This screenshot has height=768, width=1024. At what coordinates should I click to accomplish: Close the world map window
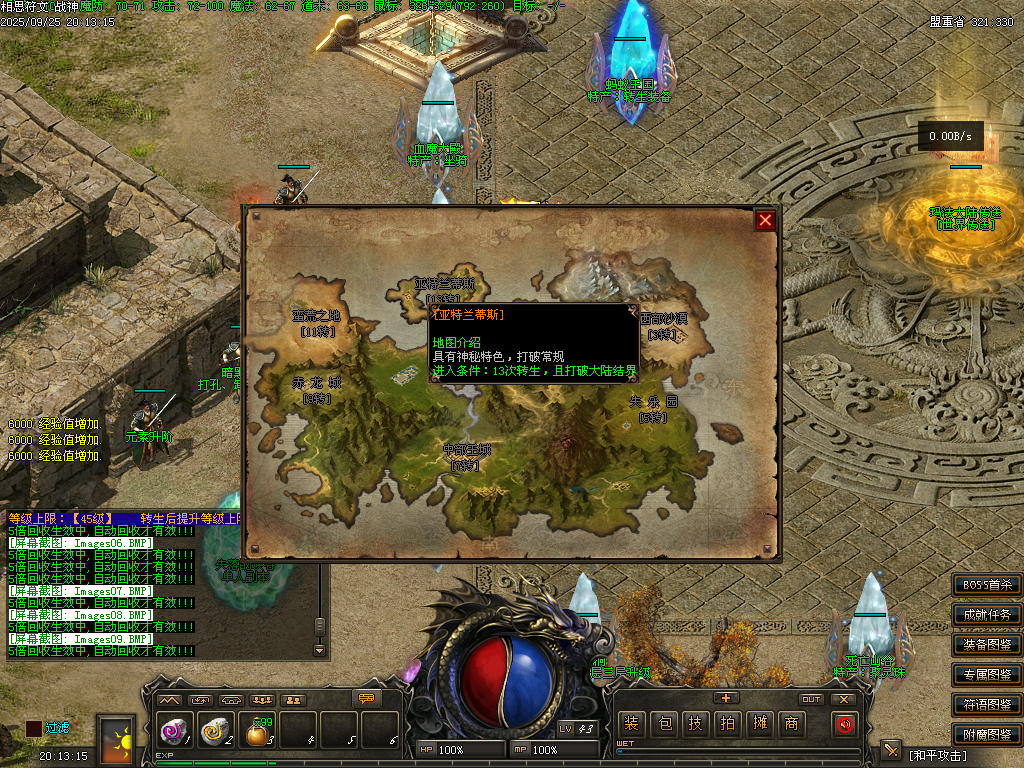point(765,221)
